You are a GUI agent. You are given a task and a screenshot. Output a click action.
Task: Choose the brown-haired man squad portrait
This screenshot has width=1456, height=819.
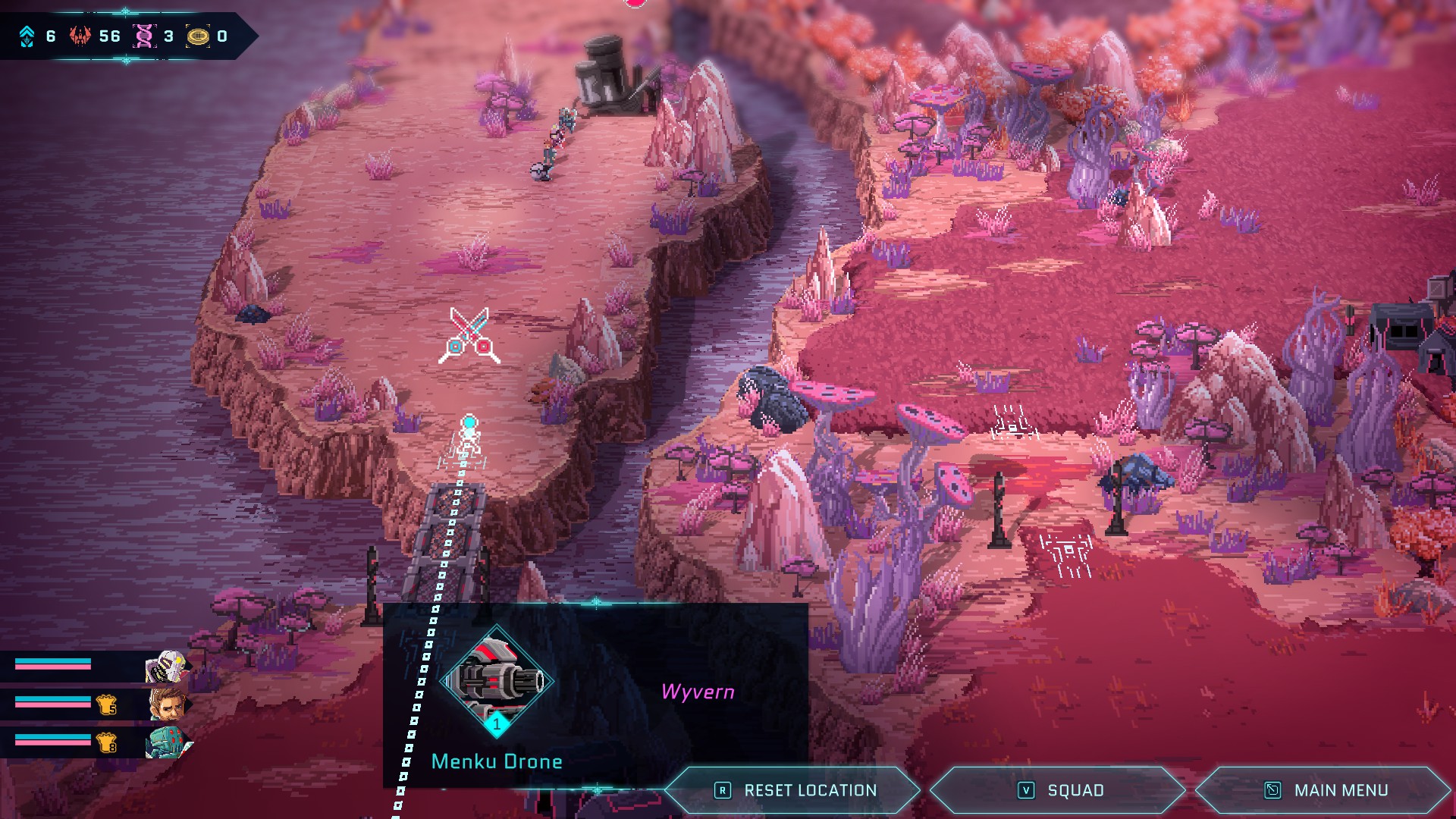[168, 705]
